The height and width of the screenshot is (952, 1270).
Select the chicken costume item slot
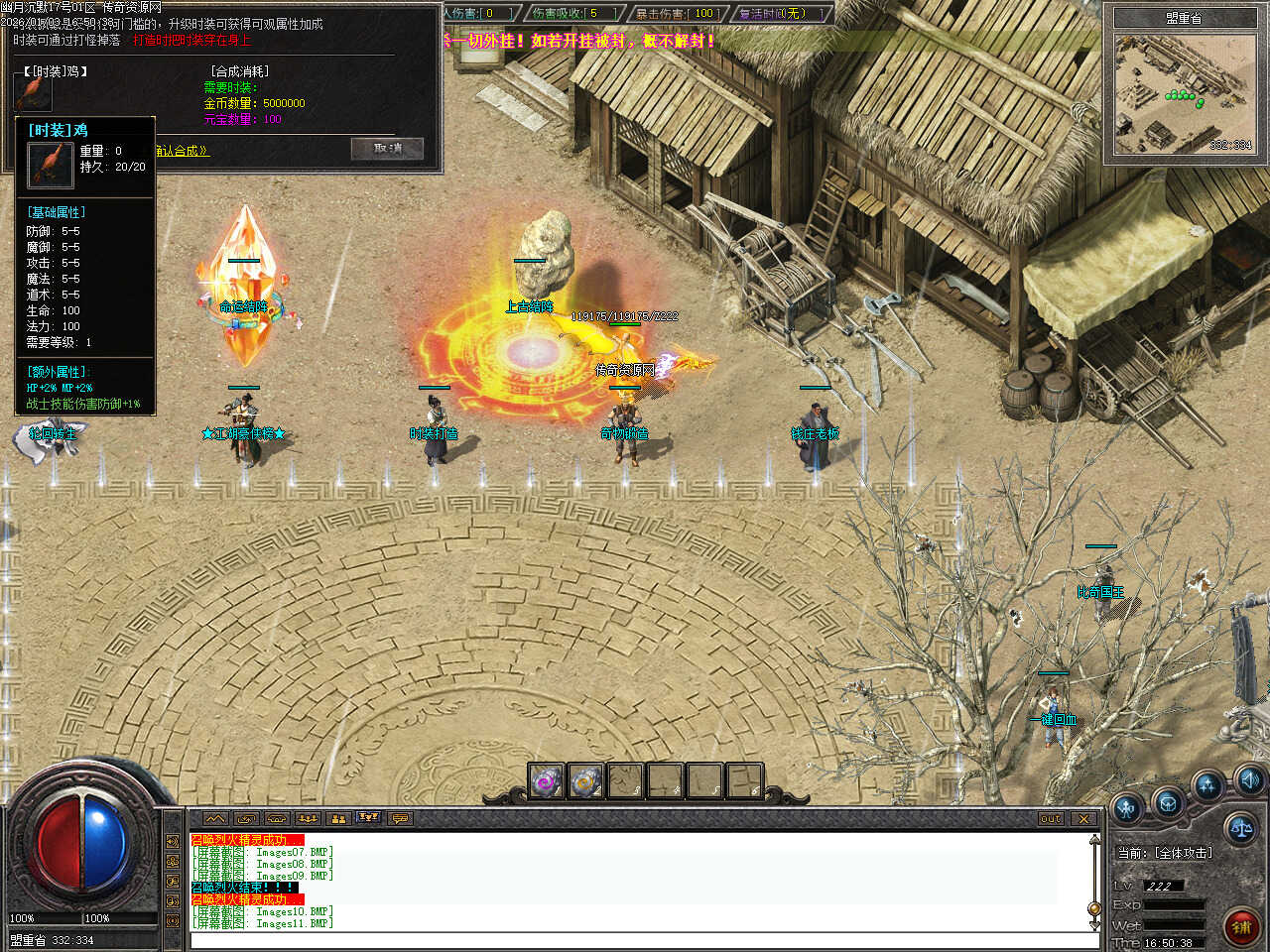33,91
